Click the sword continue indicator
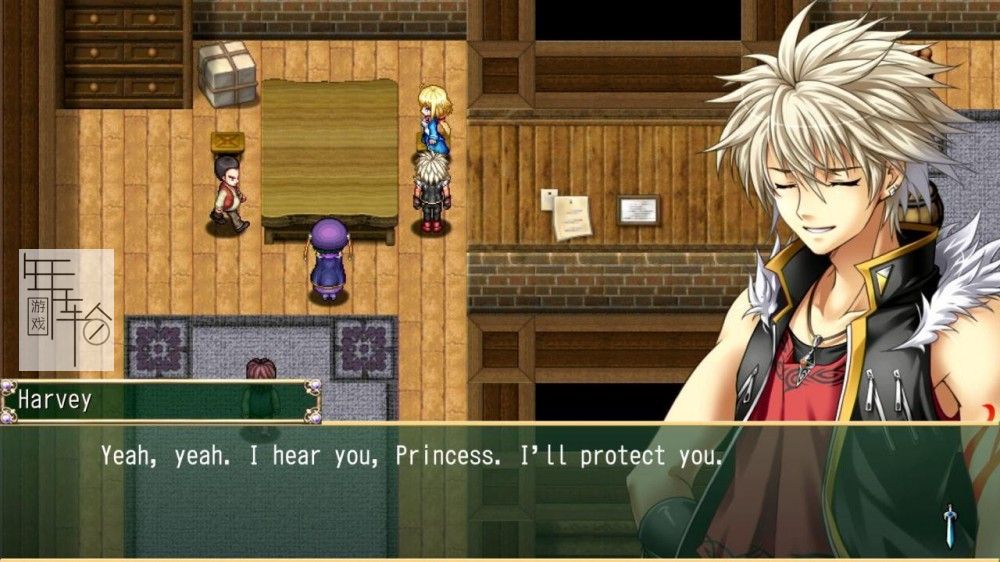 click(x=949, y=525)
